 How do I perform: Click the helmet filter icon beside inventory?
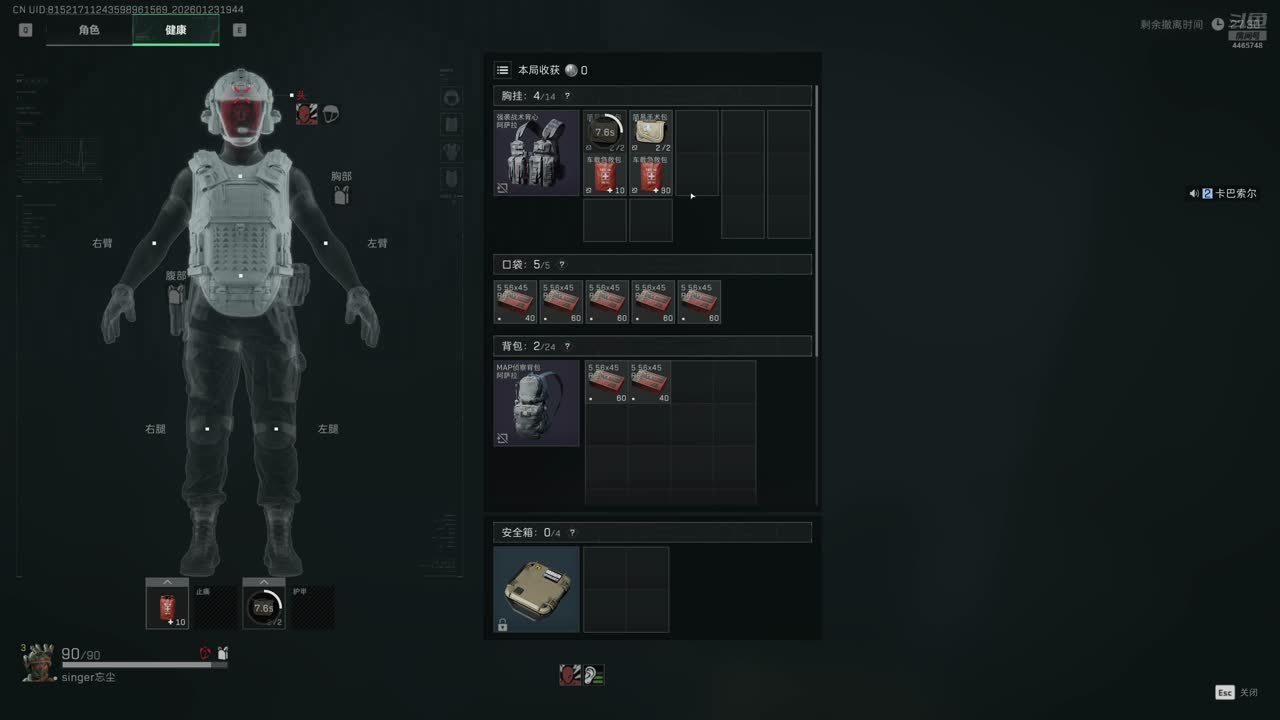click(451, 97)
